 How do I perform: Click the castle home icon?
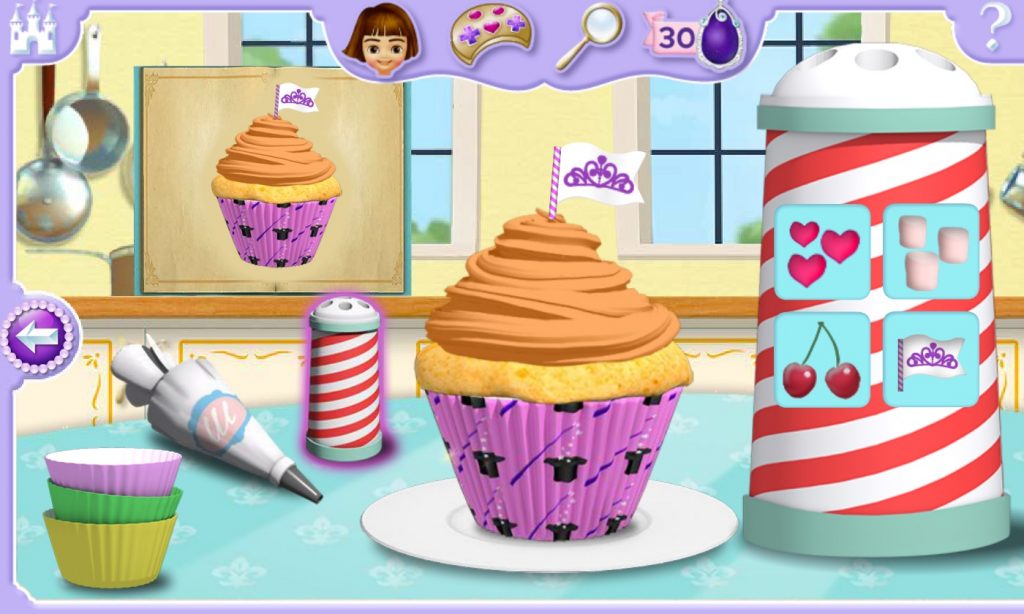point(35,28)
